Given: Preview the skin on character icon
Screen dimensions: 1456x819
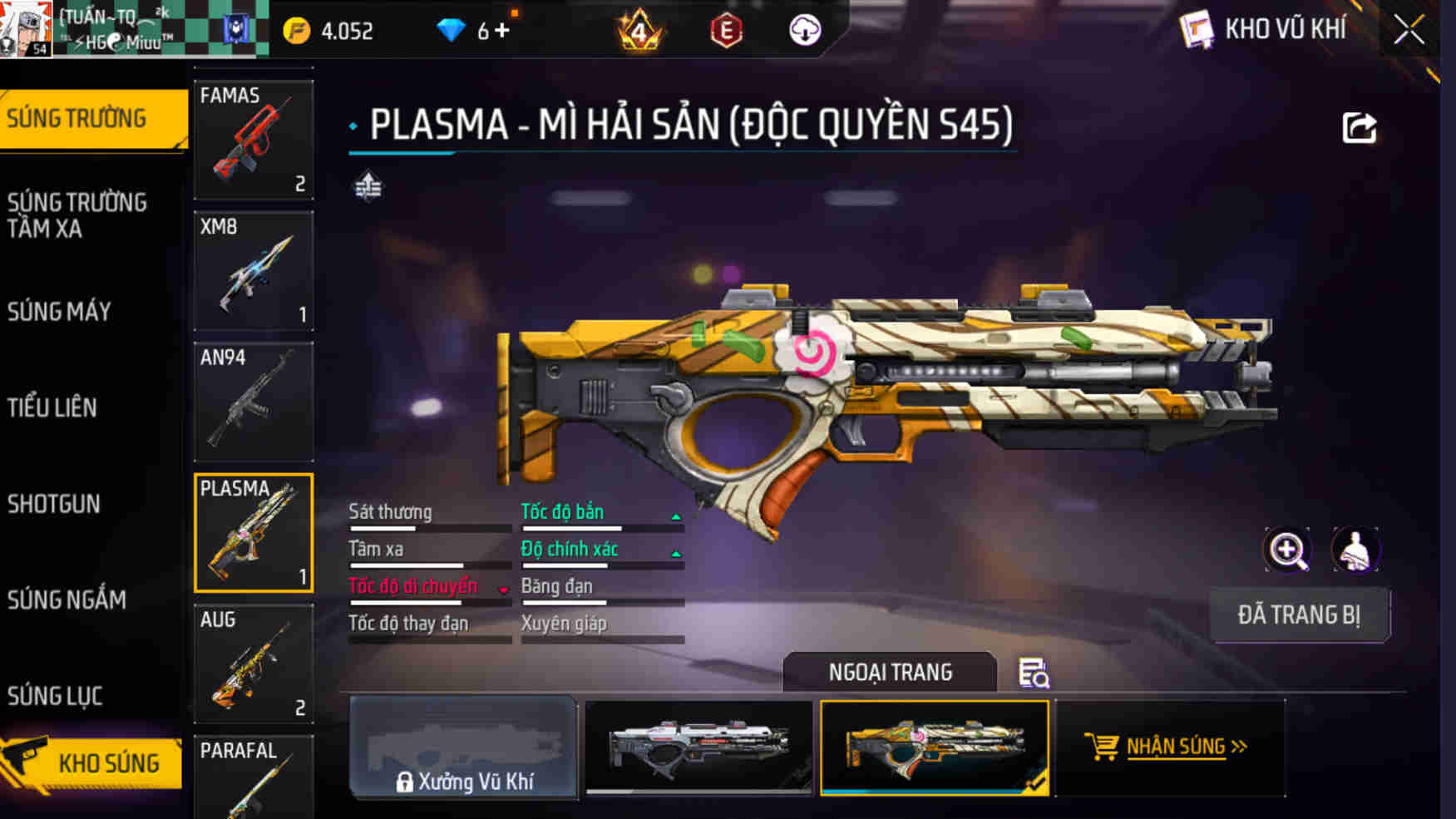Looking at the screenshot, I should pyautogui.click(x=1355, y=550).
